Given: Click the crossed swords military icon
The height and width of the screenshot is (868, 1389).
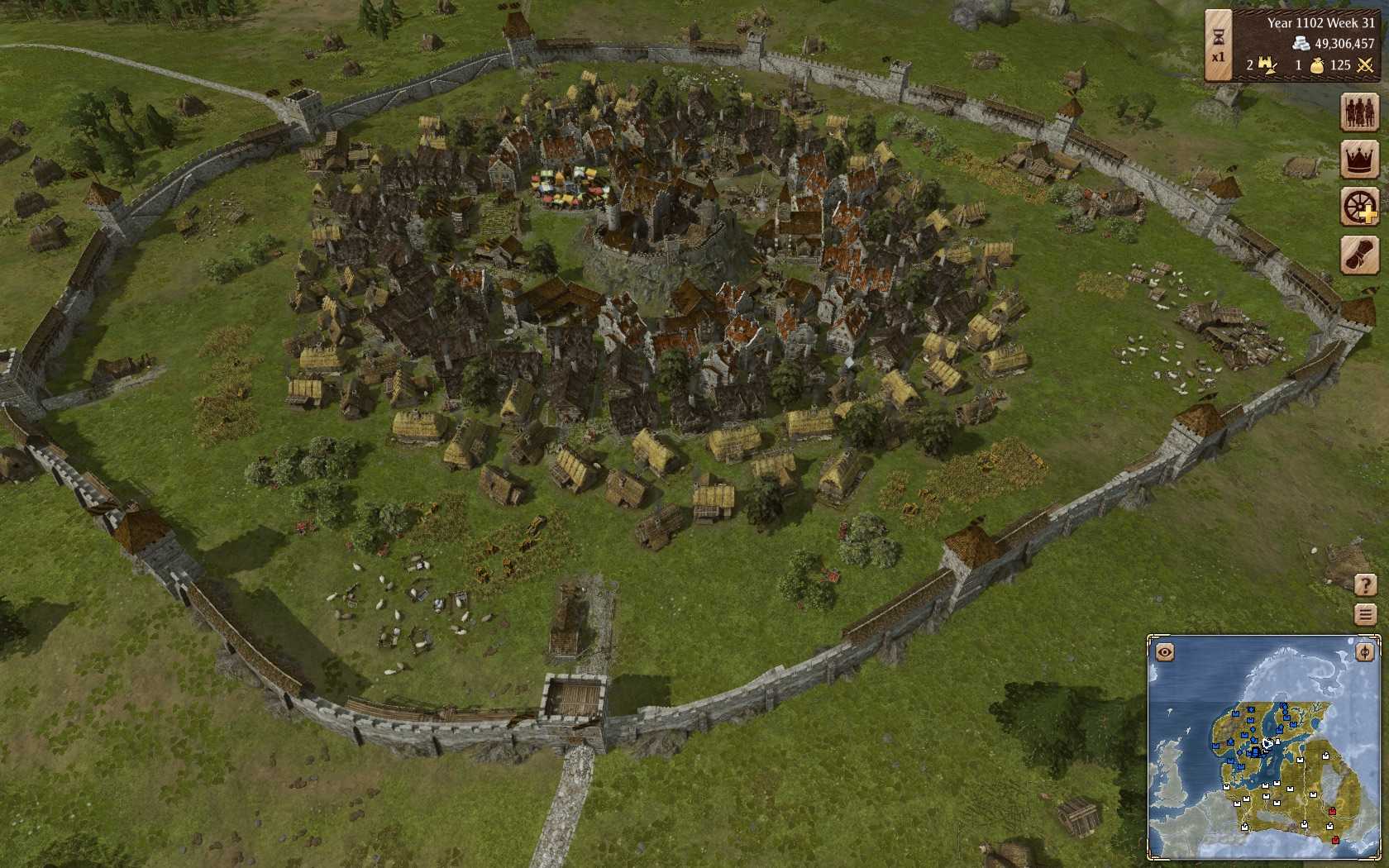Looking at the screenshot, I should point(1364,64).
